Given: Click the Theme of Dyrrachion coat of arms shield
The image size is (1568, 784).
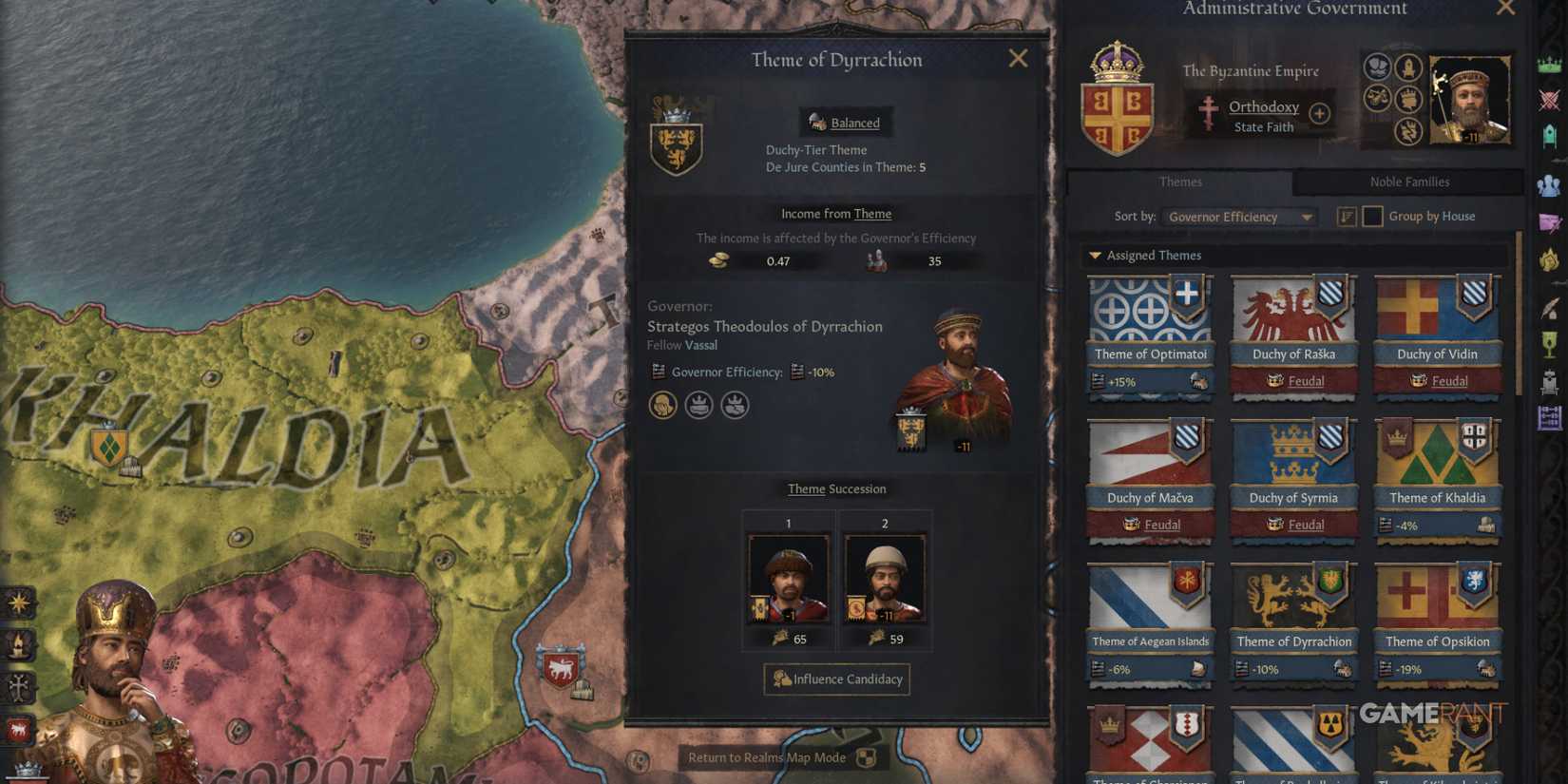Looking at the screenshot, I should click(677, 143).
